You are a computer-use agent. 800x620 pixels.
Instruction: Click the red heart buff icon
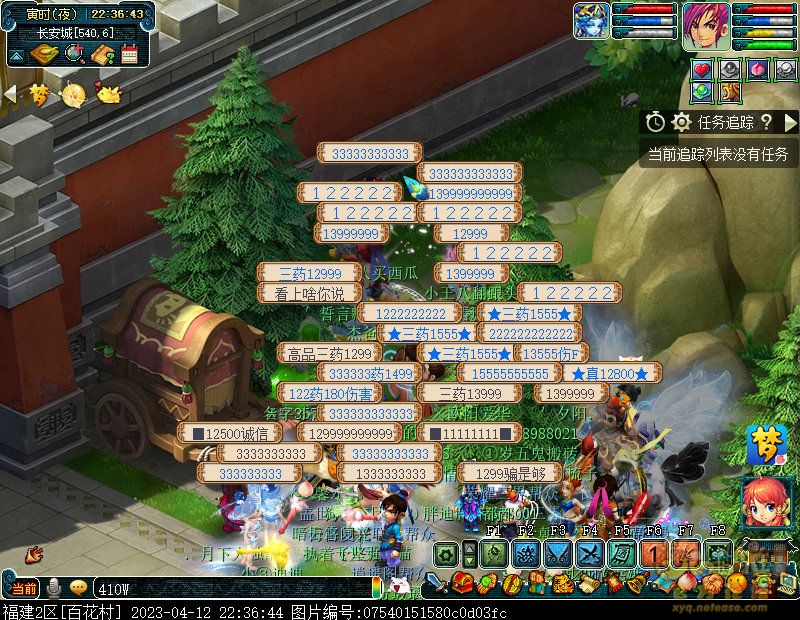point(702,69)
